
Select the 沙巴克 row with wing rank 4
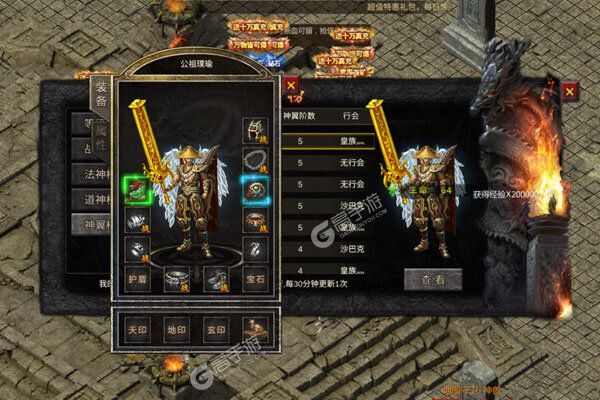coord(330,244)
